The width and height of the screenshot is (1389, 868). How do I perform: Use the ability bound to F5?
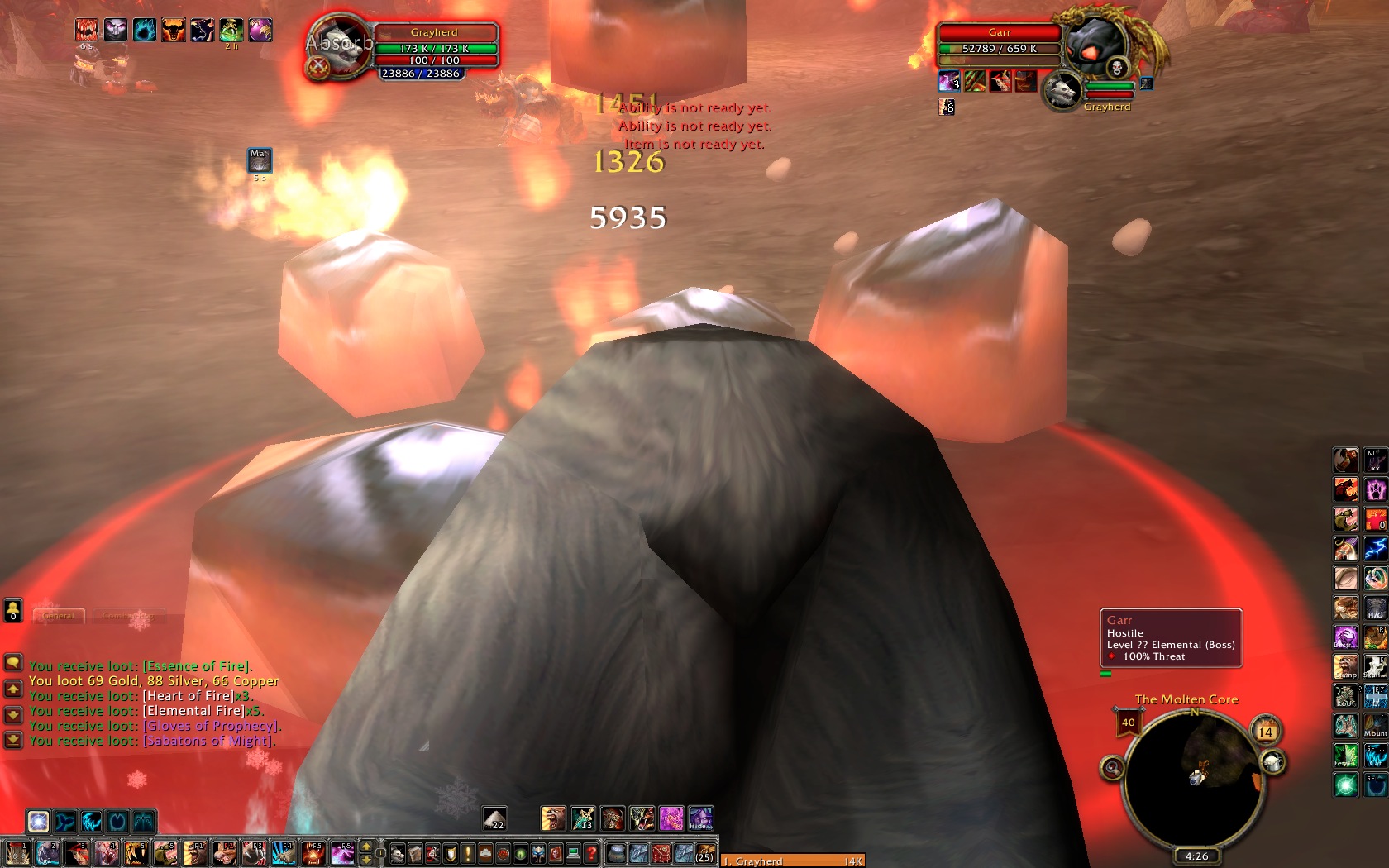(x=313, y=853)
